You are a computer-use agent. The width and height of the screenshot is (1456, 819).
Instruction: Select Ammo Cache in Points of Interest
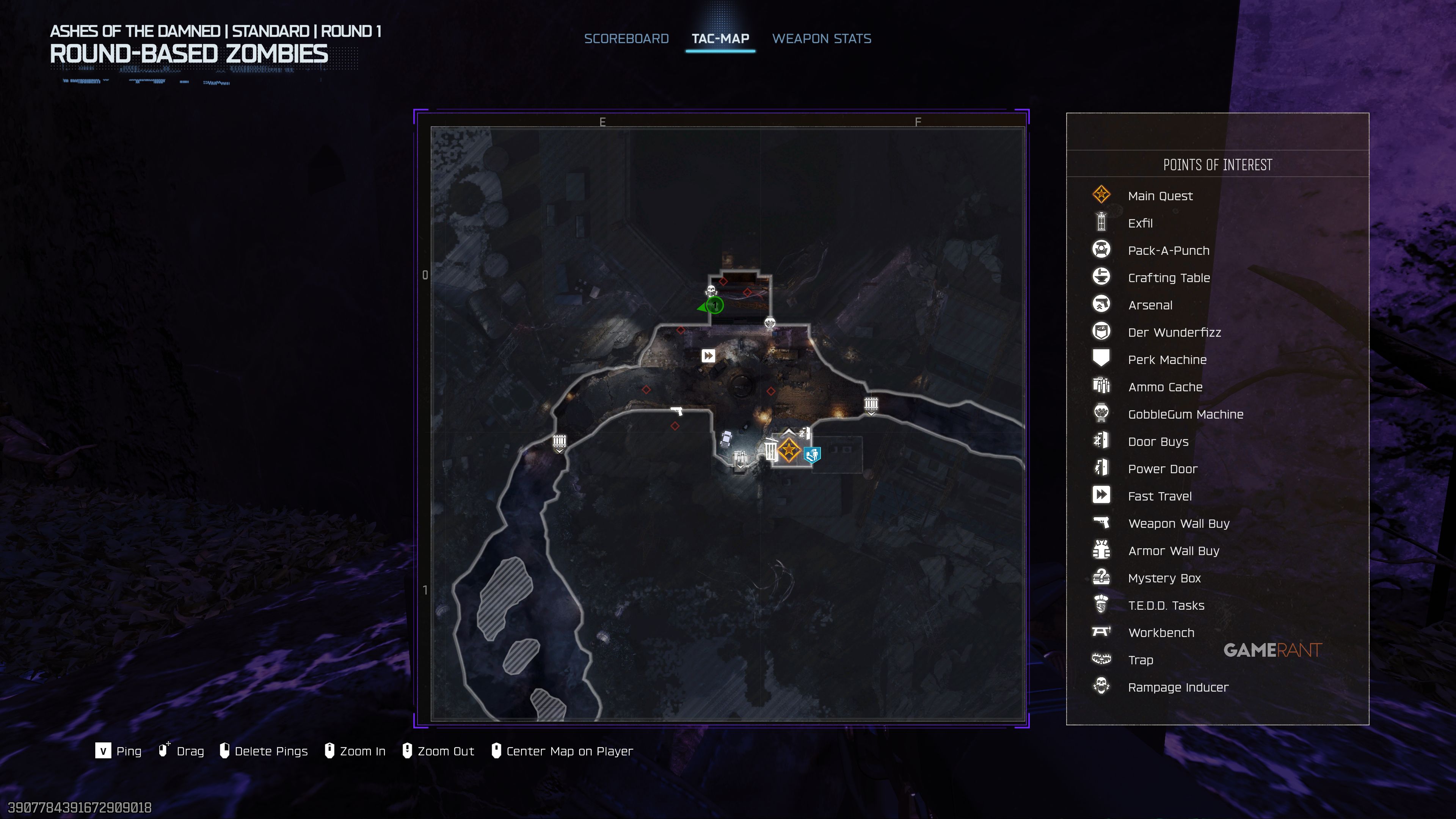click(x=1165, y=387)
